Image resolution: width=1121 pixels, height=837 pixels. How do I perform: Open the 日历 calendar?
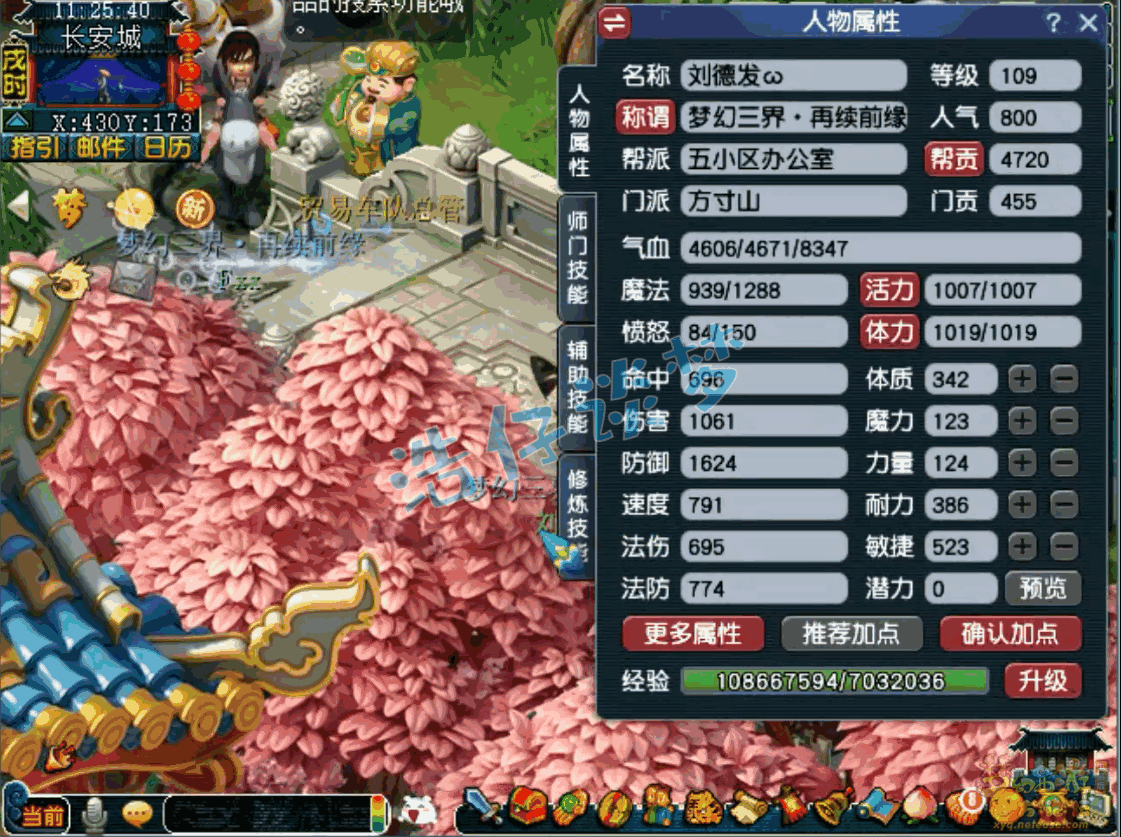166,148
